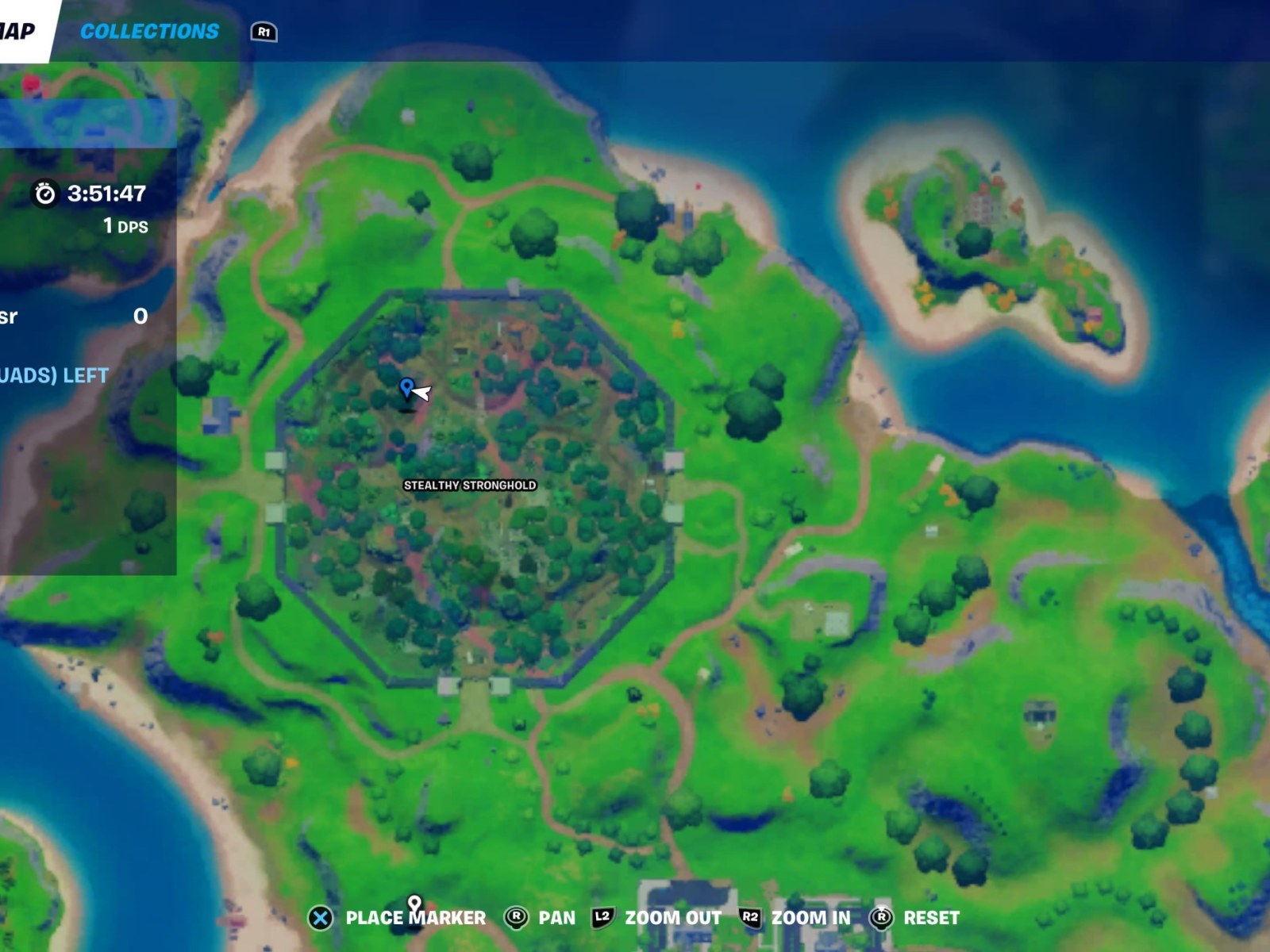The height and width of the screenshot is (952, 1270).
Task: Click the Stealthy Stronghold location label
Action: 468,485
